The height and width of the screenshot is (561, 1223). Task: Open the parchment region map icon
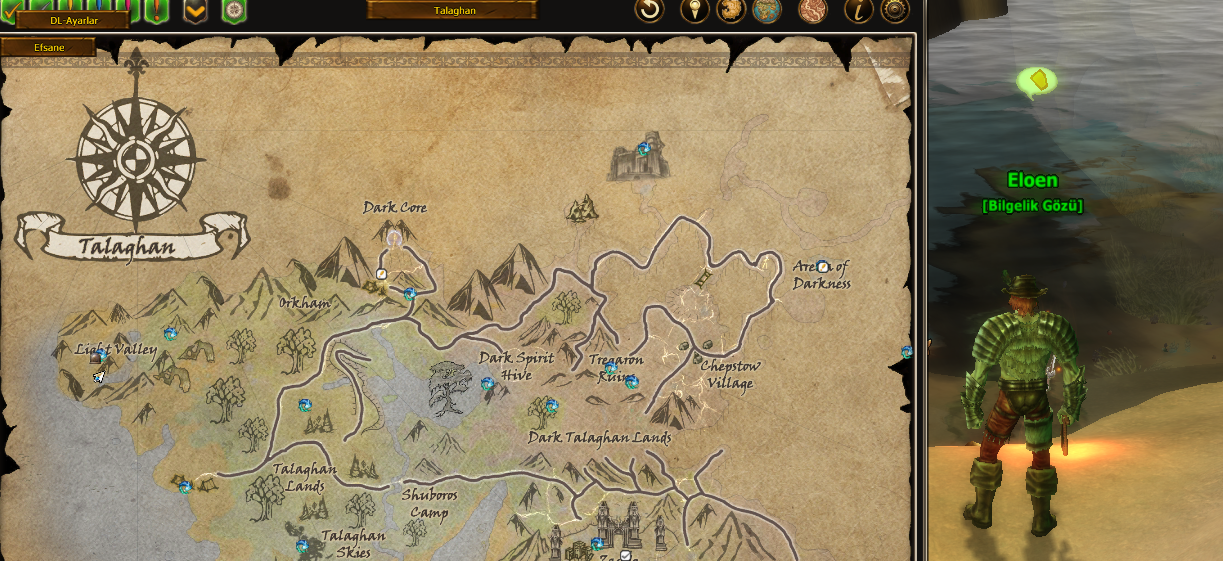click(731, 10)
